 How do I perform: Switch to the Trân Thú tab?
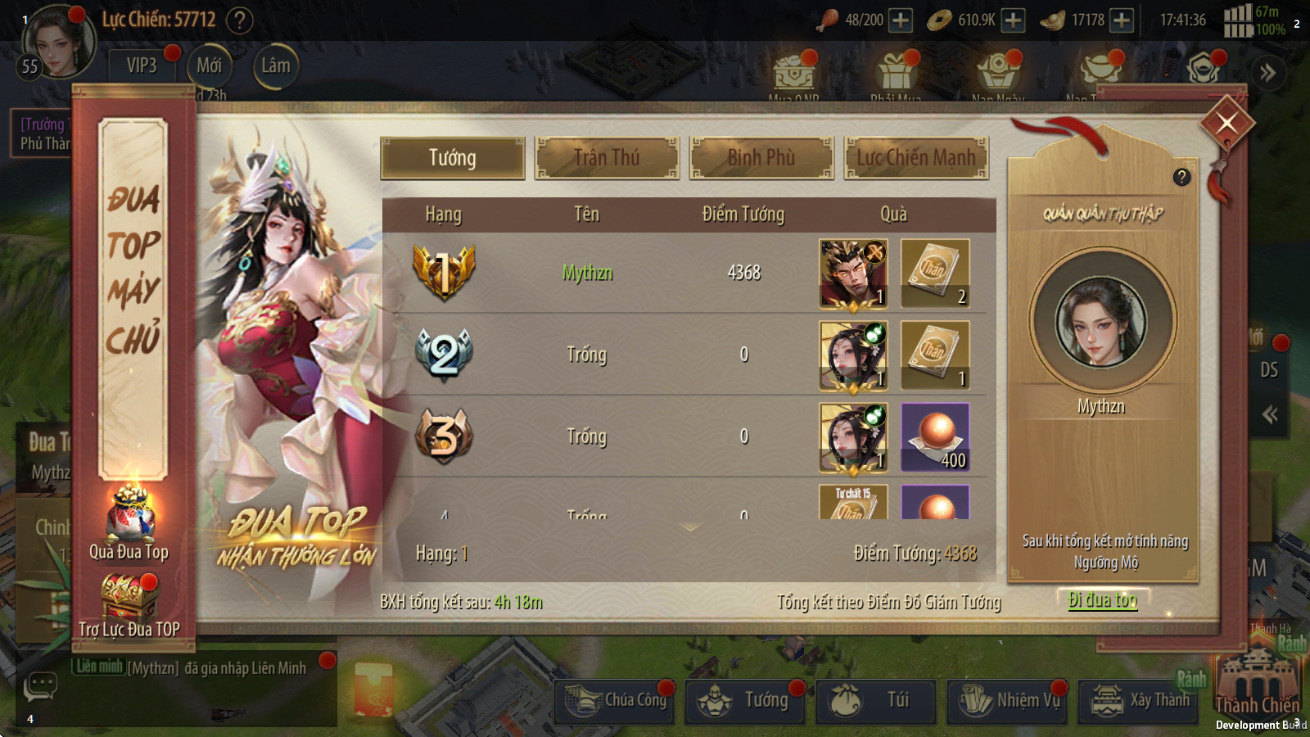coord(607,158)
